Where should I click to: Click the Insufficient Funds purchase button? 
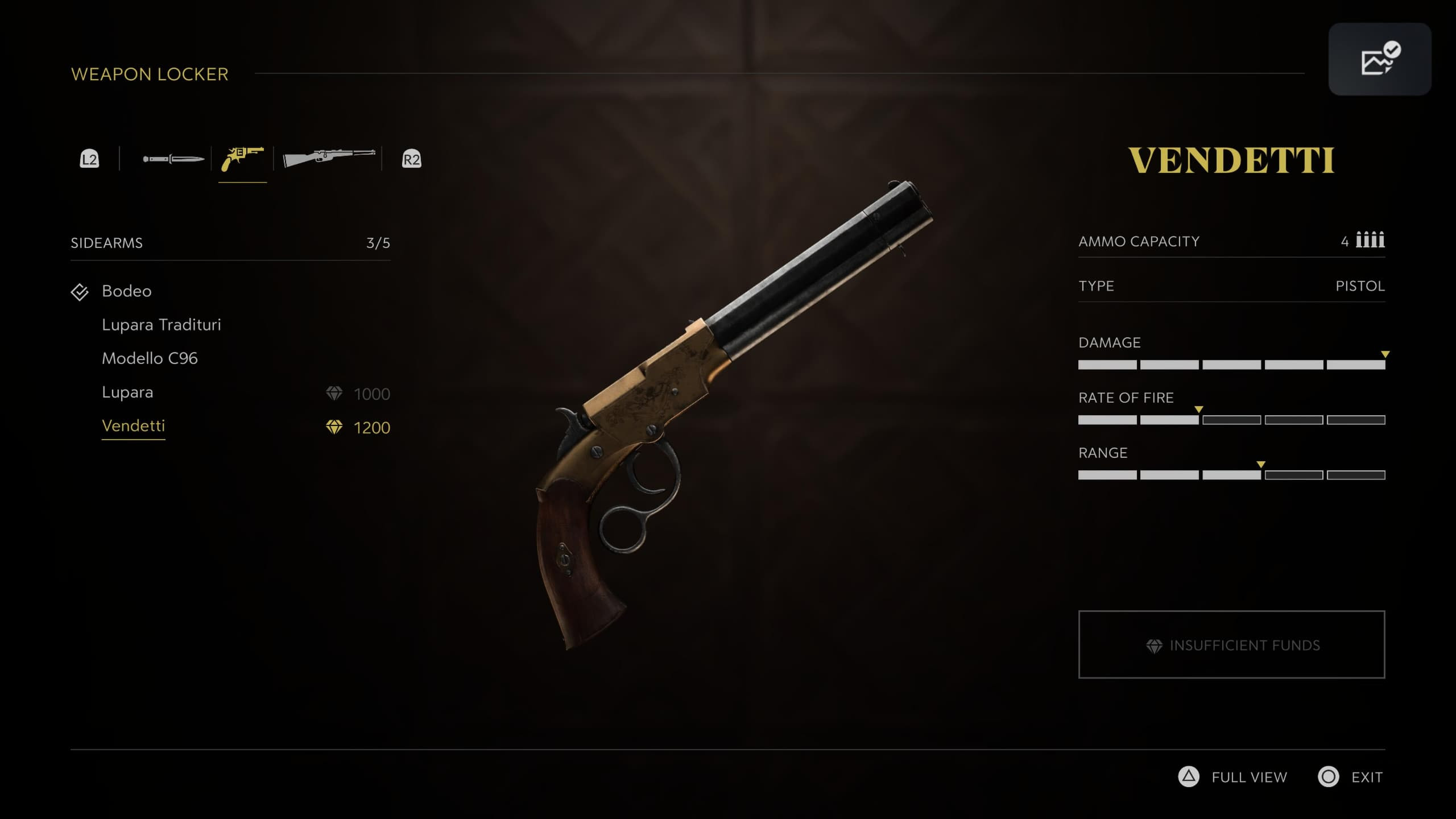coord(1231,644)
